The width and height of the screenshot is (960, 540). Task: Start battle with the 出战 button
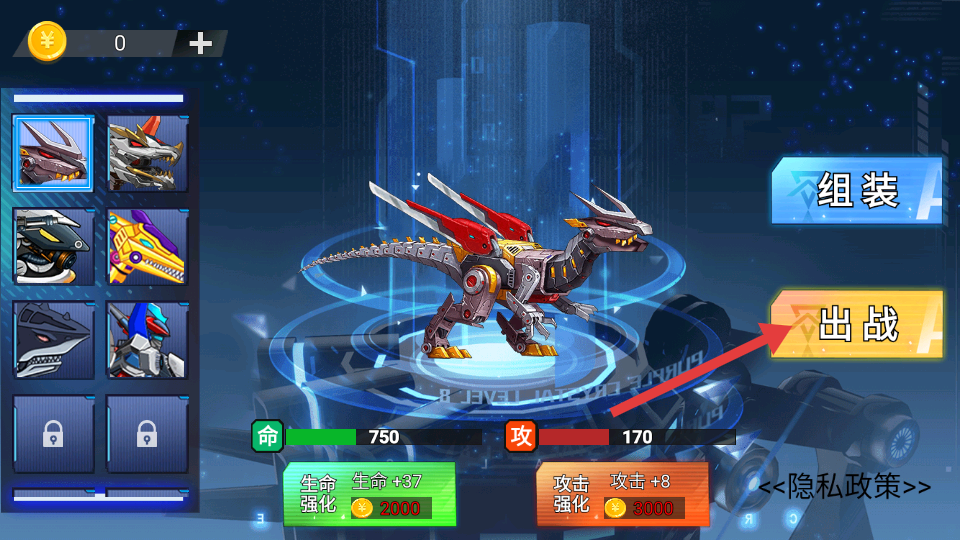coord(858,325)
